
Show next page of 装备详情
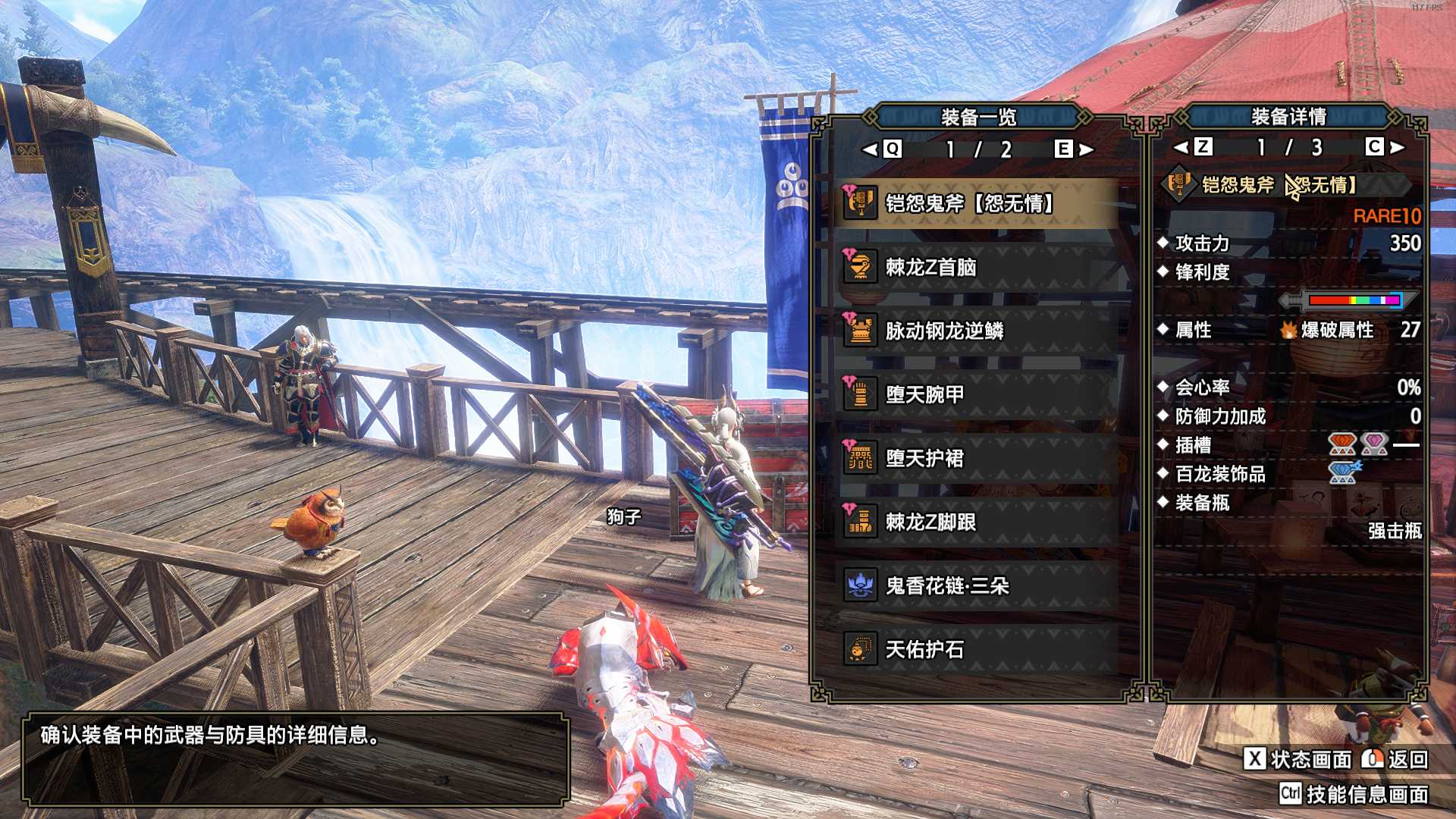pyautogui.click(x=1385, y=147)
